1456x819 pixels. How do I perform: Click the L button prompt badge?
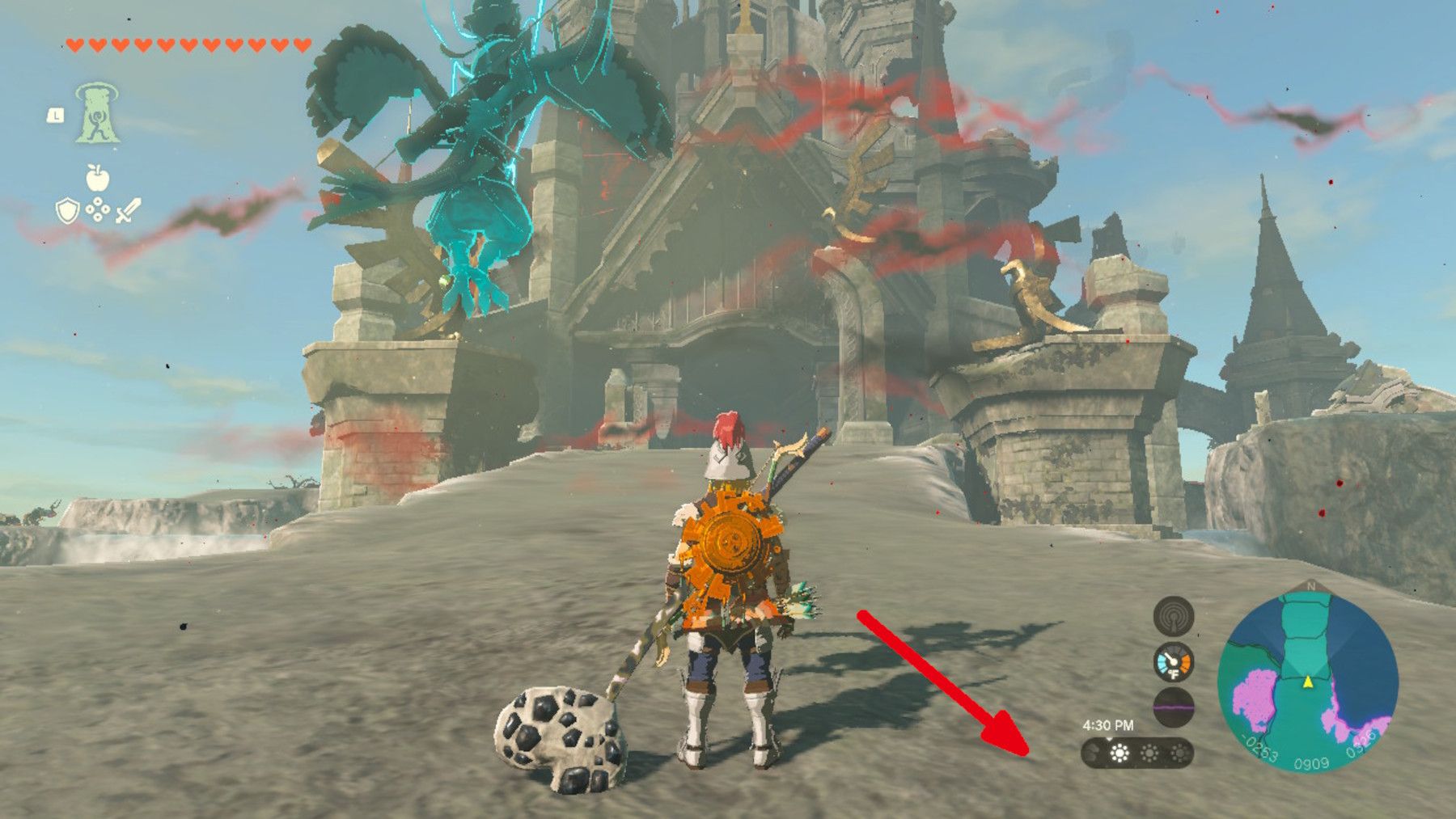coord(56,114)
